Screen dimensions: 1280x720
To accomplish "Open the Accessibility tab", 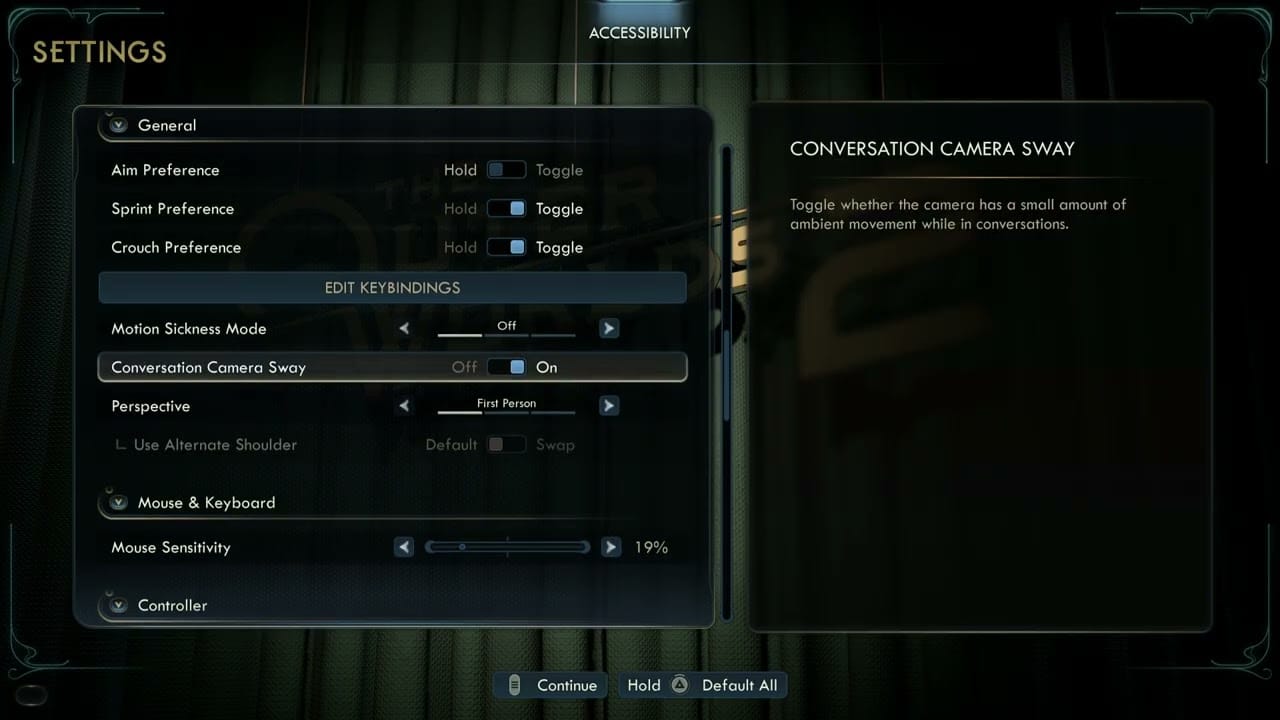I will pos(639,32).
